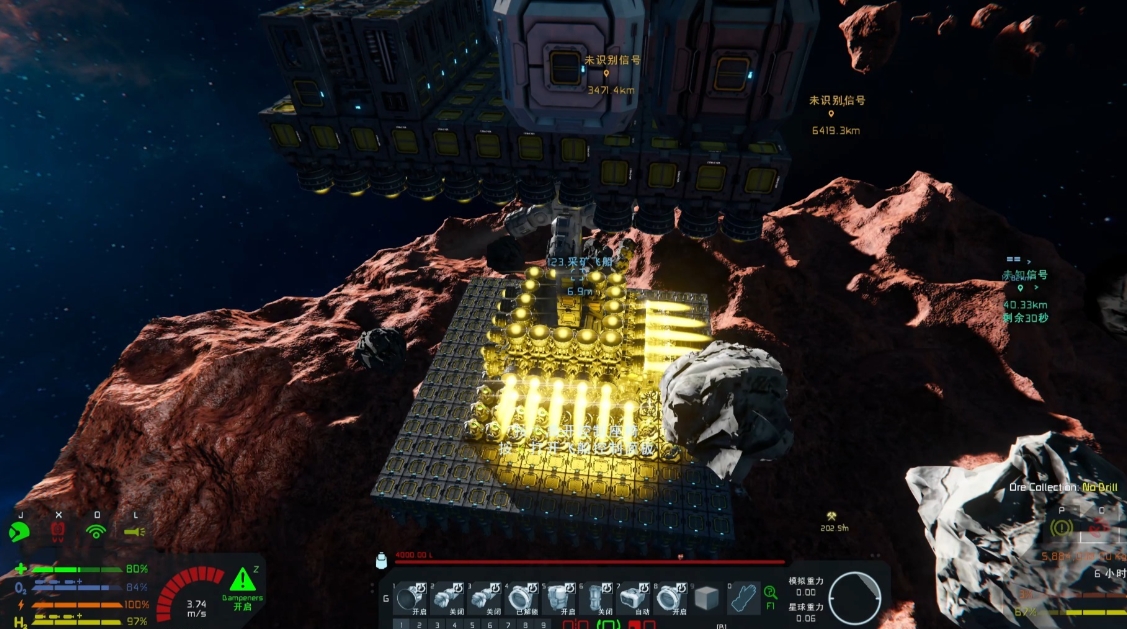
Task: Select hotbar slot 7 marked 自动
Action: (x=633, y=598)
